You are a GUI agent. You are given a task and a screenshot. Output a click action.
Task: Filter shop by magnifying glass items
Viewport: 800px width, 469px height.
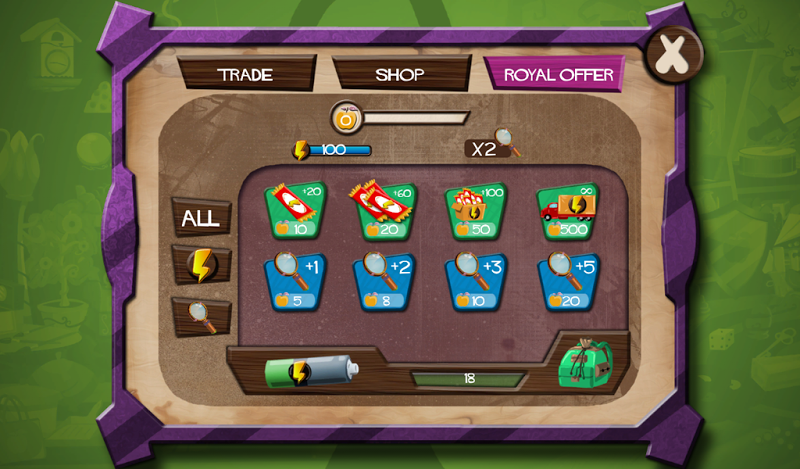coord(201,315)
